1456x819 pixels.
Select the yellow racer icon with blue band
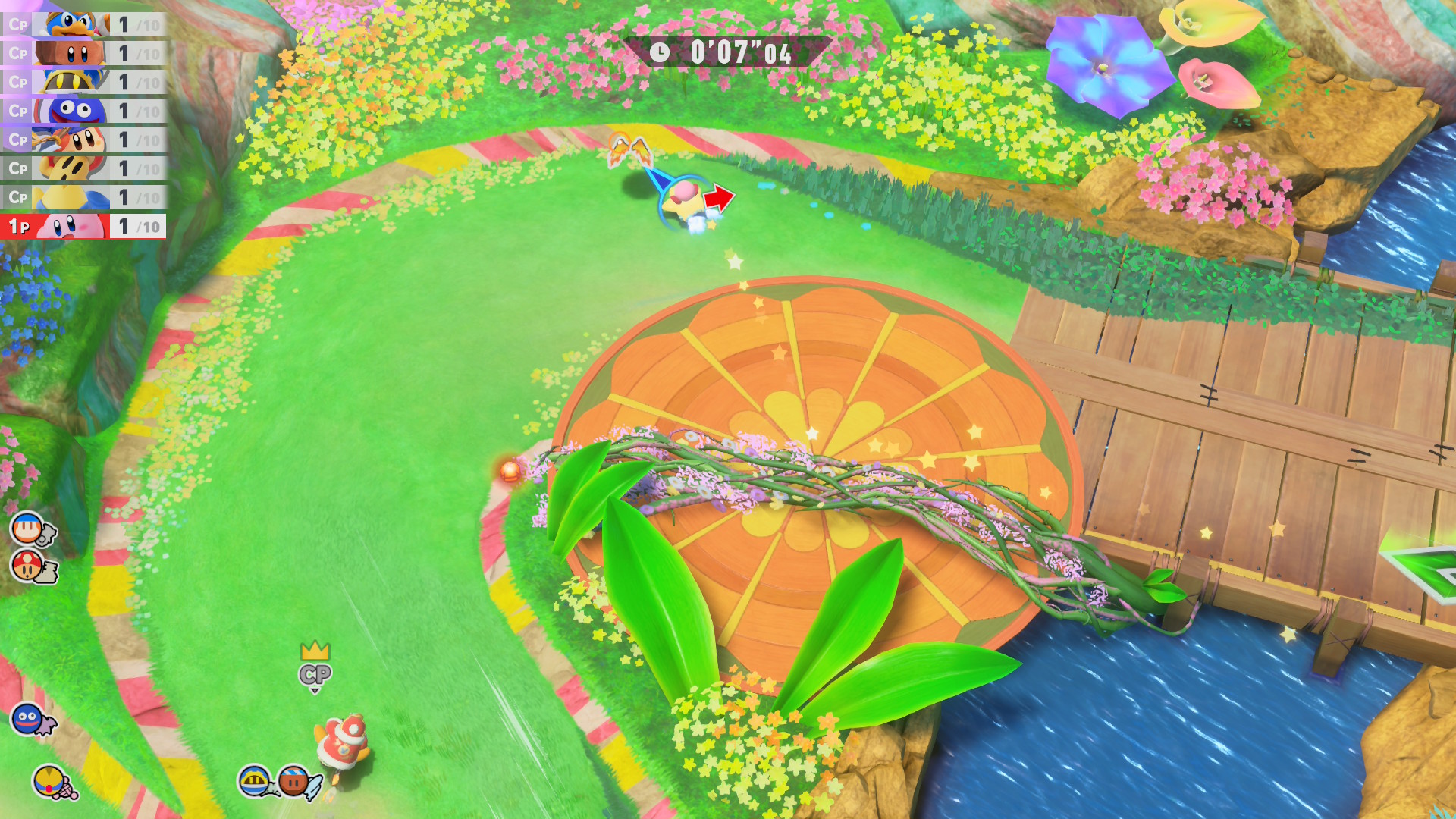(49, 780)
